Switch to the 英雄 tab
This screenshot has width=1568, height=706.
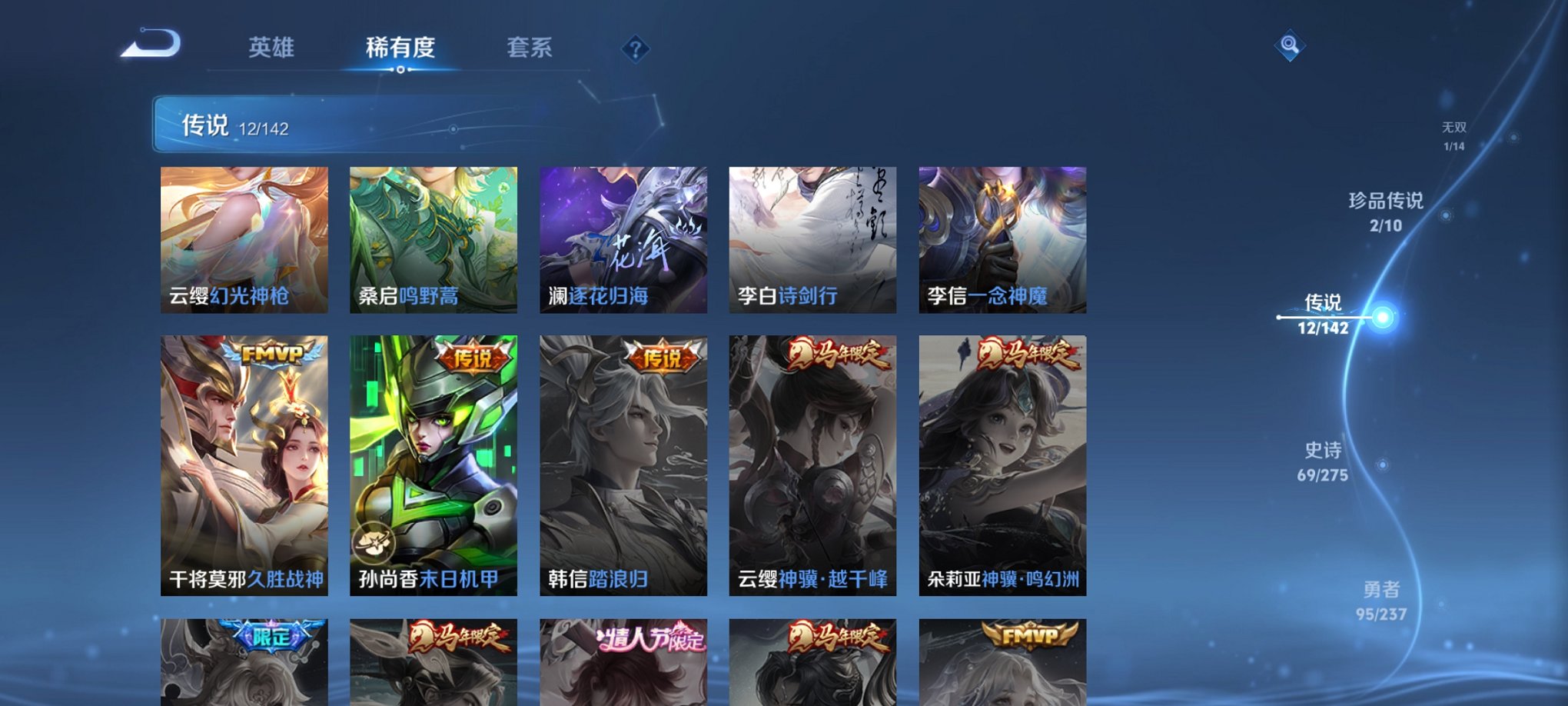pos(271,48)
